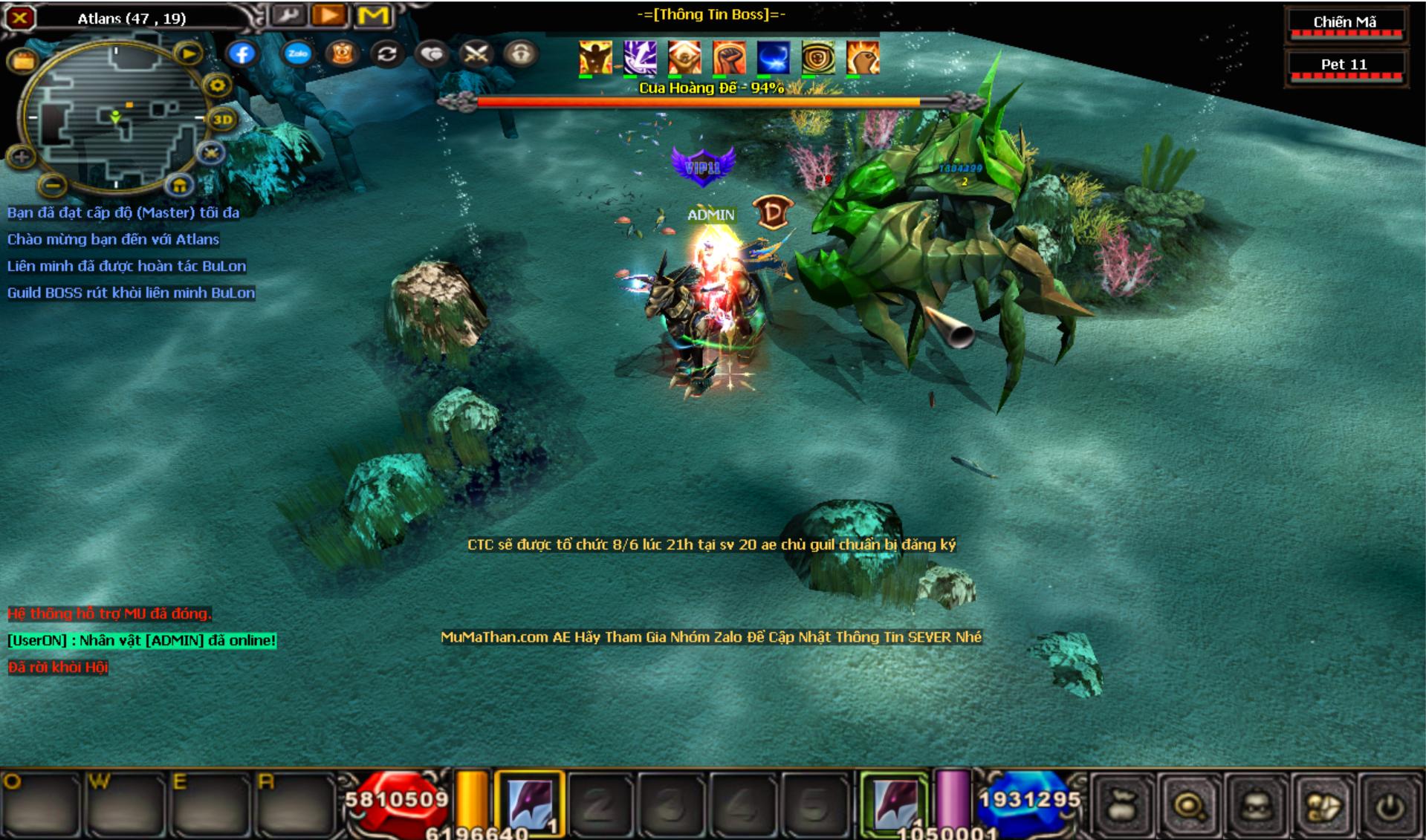The width and height of the screenshot is (1426, 840).
Task: Toggle the 3D view button beside minimap
Action: click(222, 119)
